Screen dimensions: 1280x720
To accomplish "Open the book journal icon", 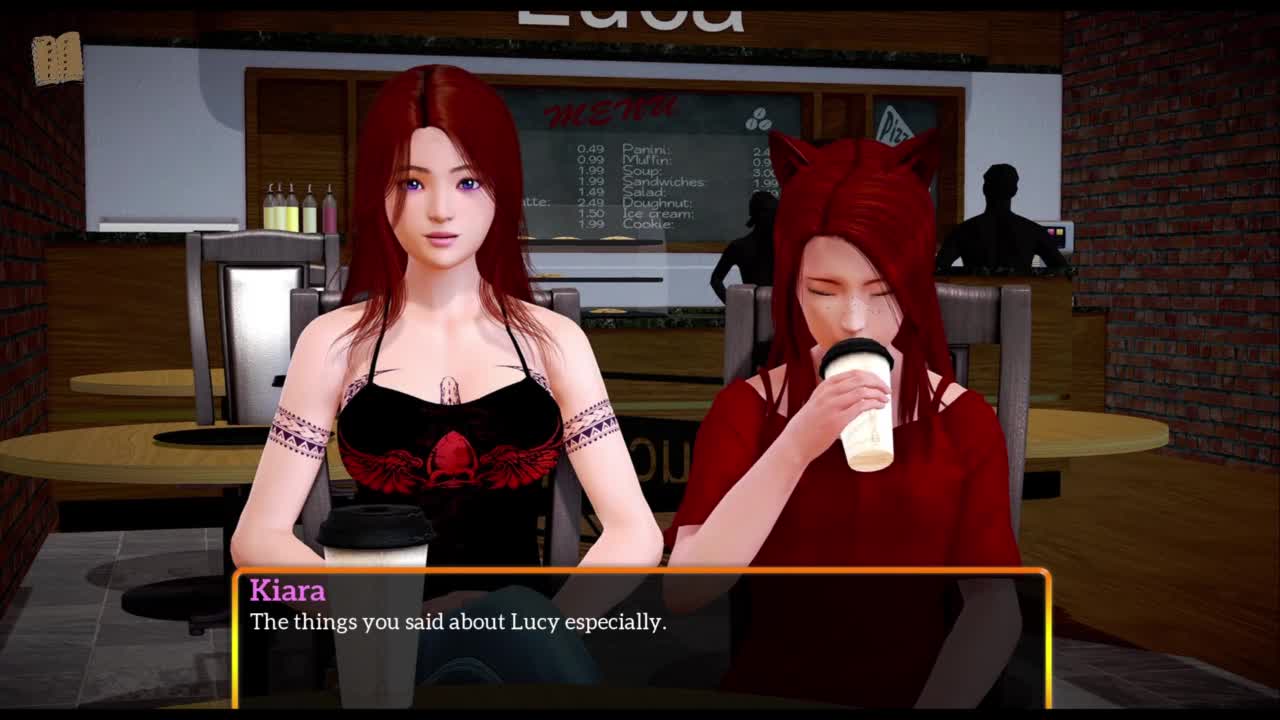I will (x=56, y=58).
